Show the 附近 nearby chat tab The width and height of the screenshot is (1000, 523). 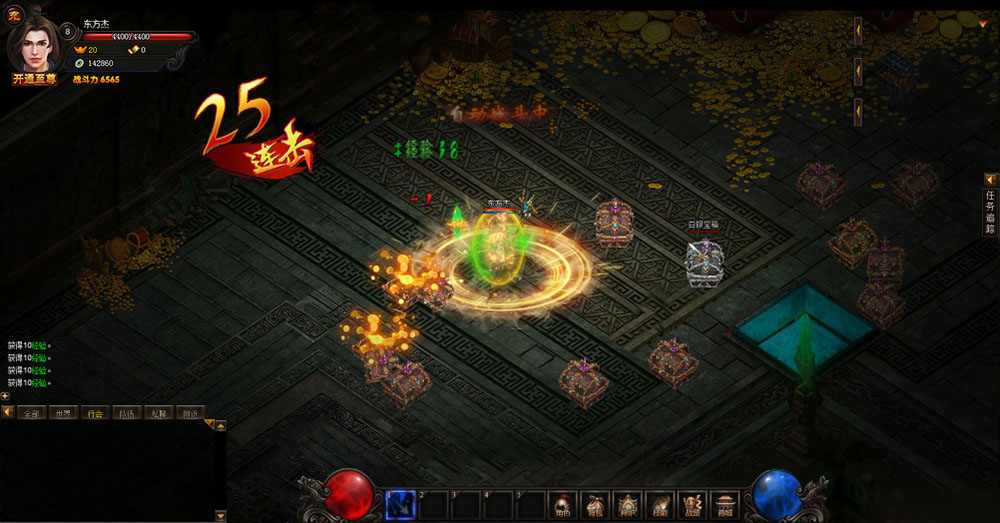point(189,412)
